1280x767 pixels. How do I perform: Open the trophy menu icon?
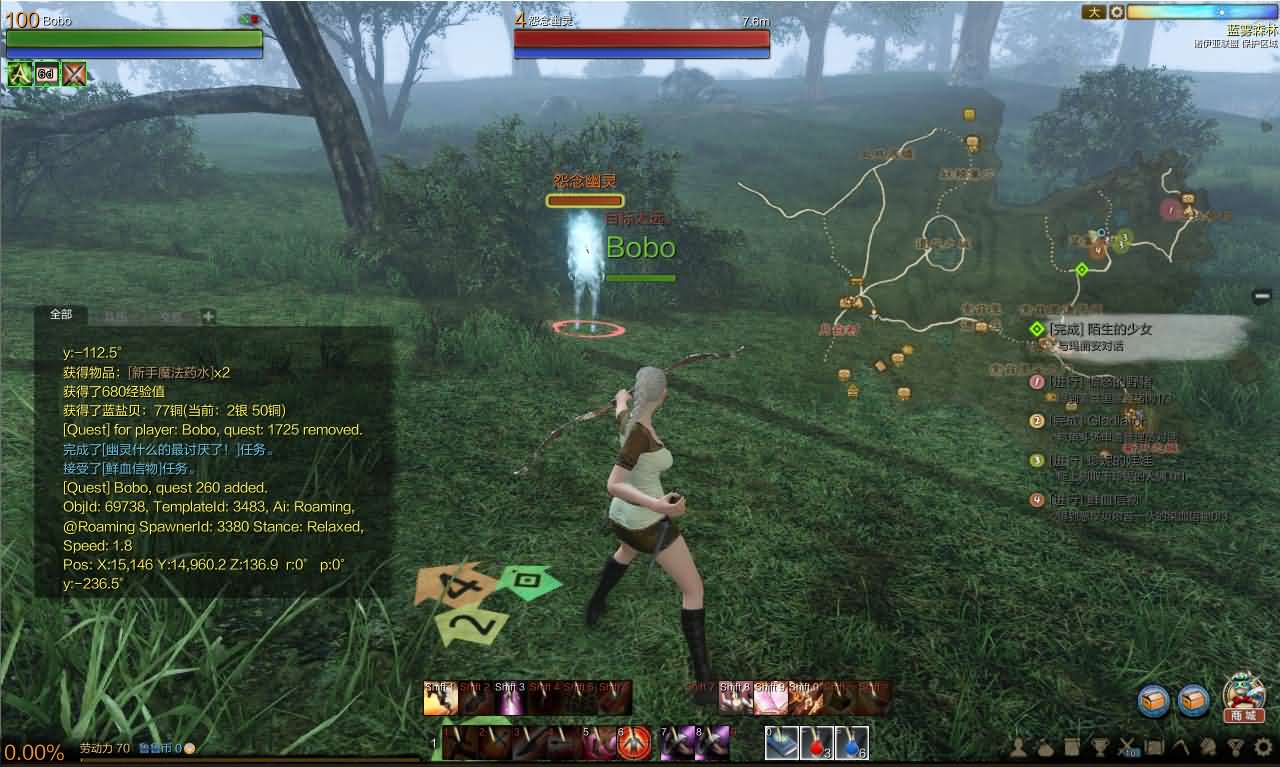[x=1098, y=746]
